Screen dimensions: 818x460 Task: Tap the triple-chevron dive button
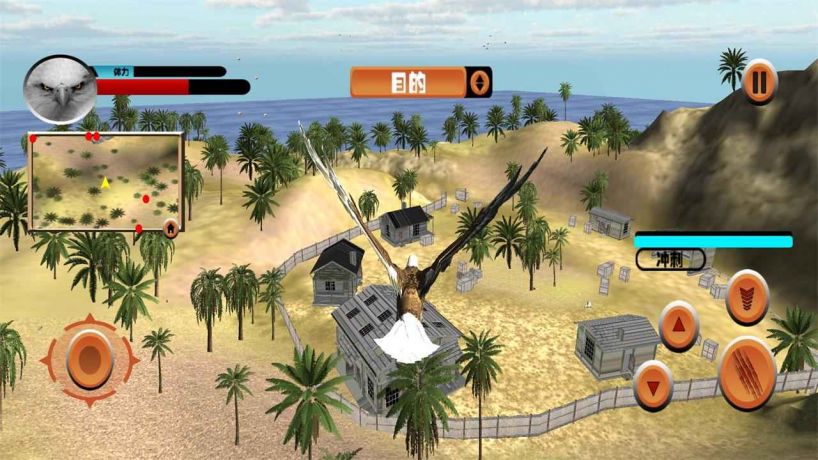click(747, 297)
